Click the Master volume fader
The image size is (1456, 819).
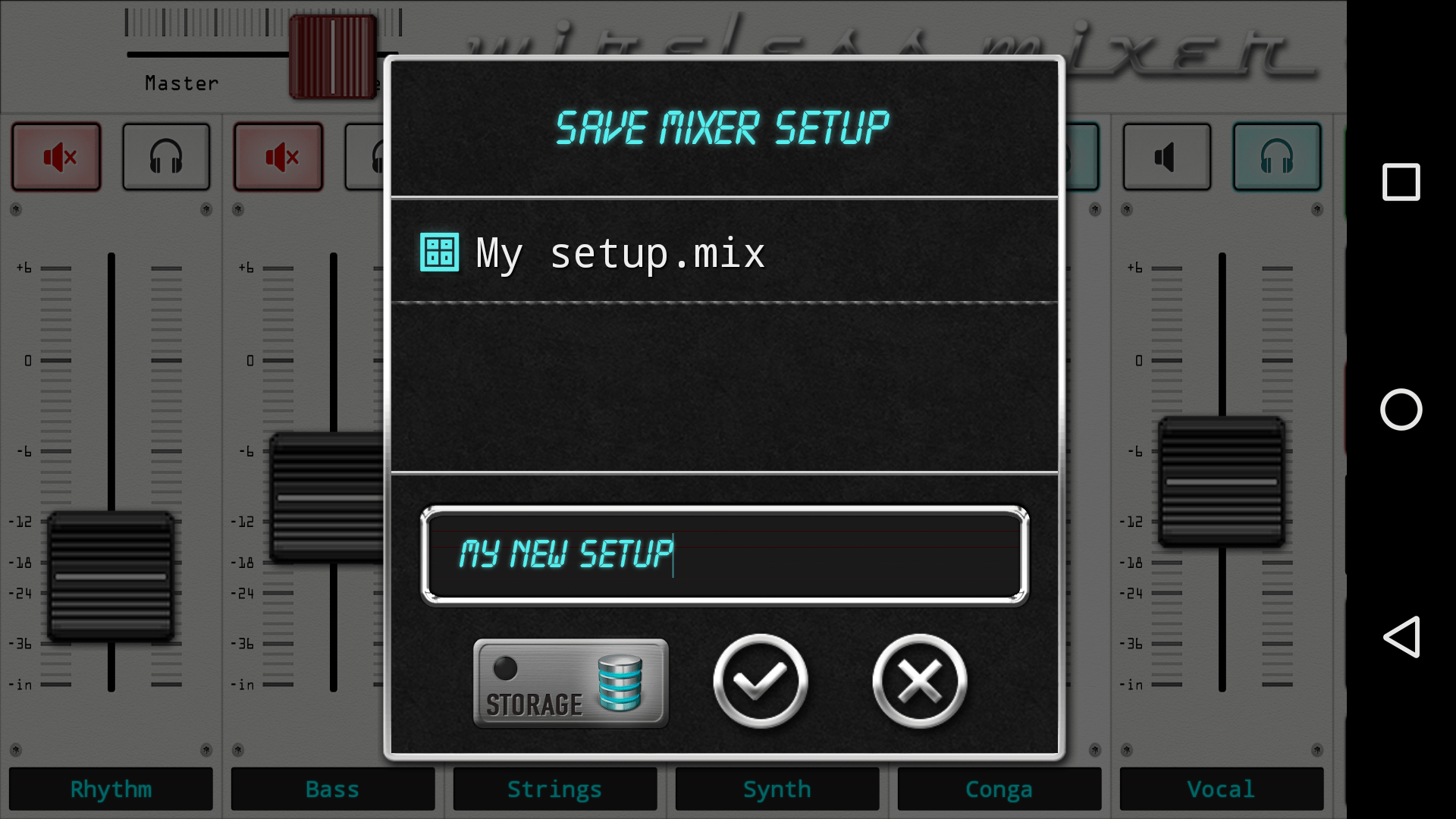331,55
